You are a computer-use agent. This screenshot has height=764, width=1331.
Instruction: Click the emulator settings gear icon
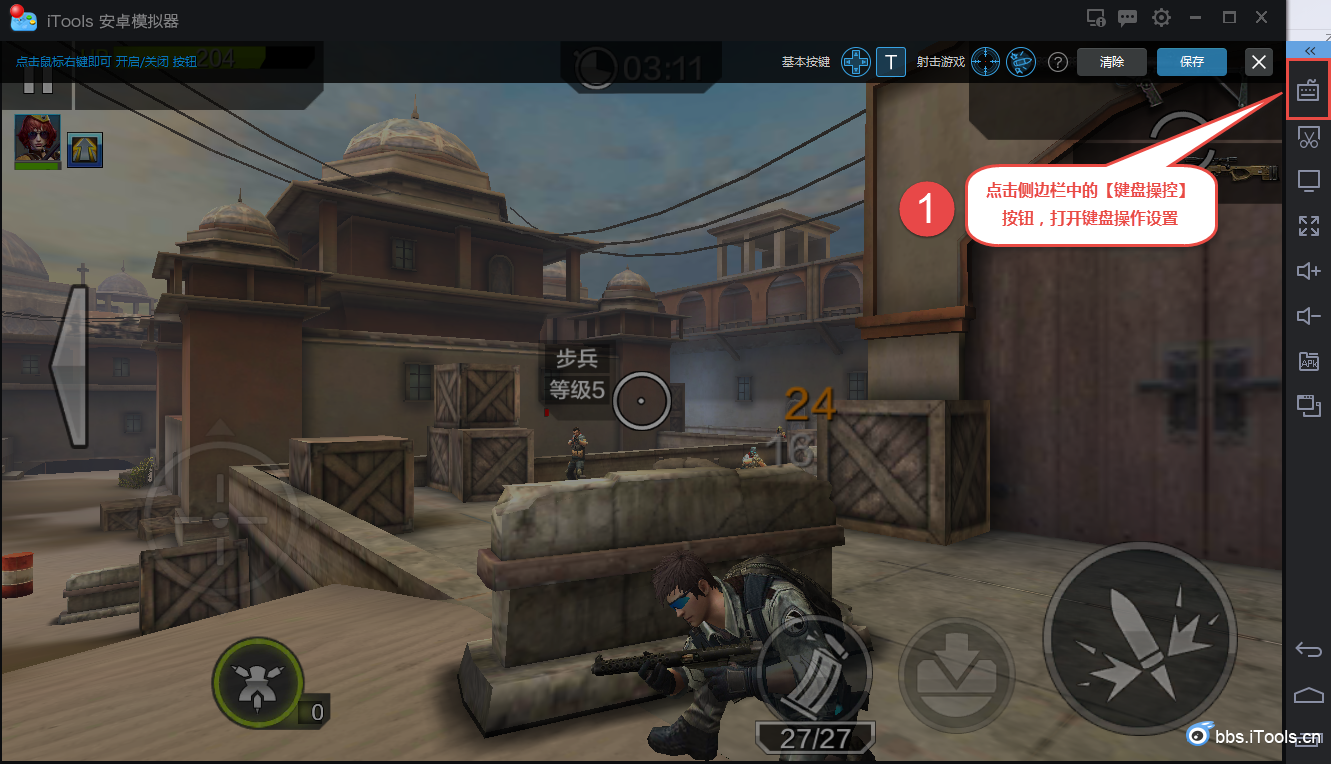pyautogui.click(x=1161, y=18)
